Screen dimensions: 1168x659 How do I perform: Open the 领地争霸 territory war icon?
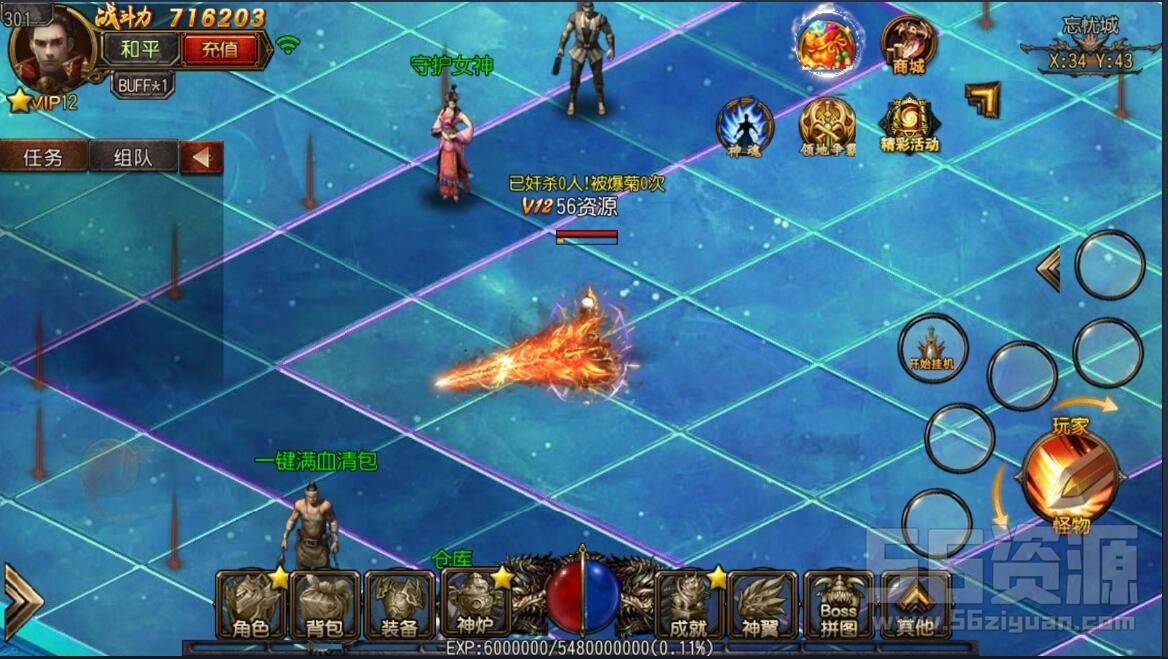[827, 127]
